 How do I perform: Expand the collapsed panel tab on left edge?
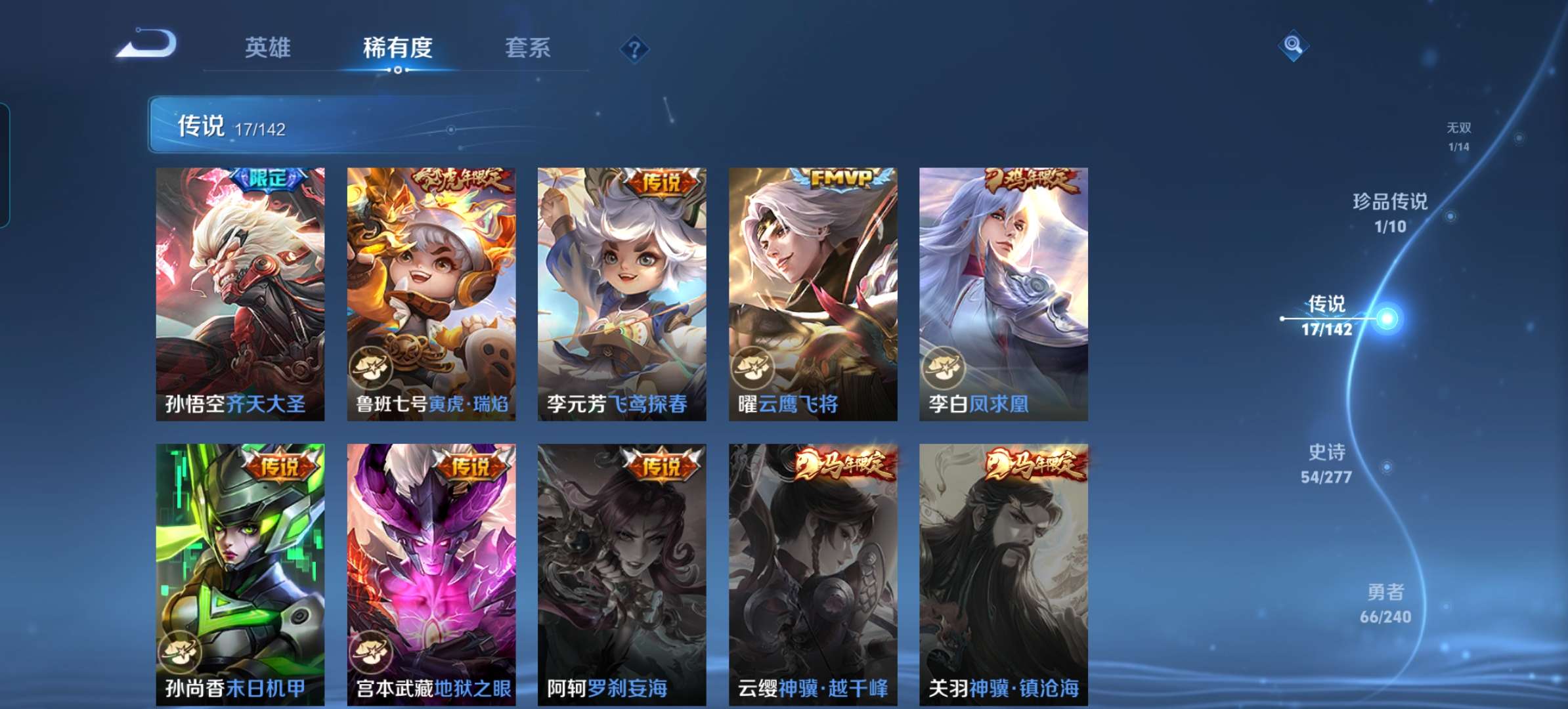[5, 161]
